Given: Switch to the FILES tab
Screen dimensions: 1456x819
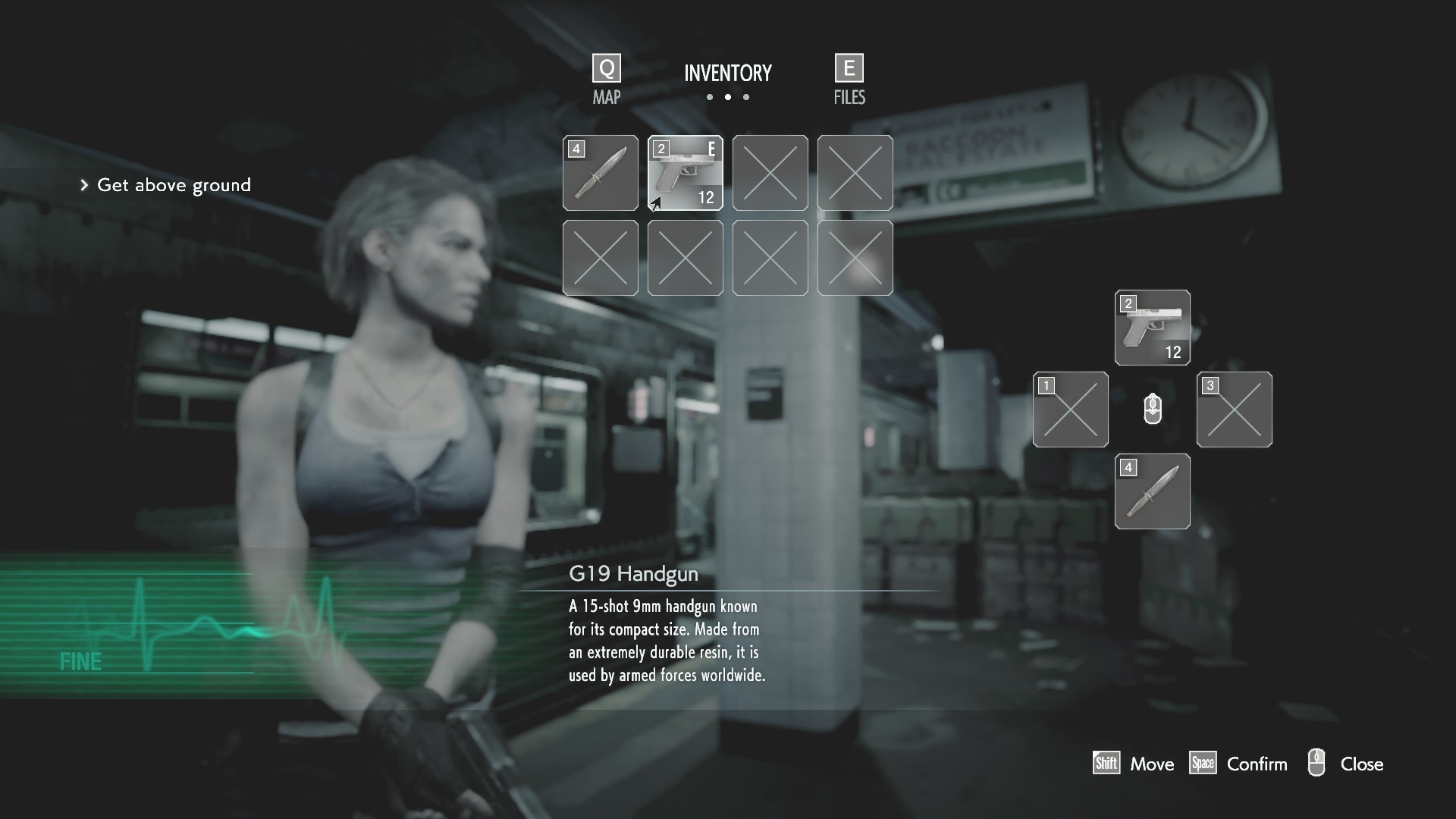Looking at the screenshot, I should [849, 97].
